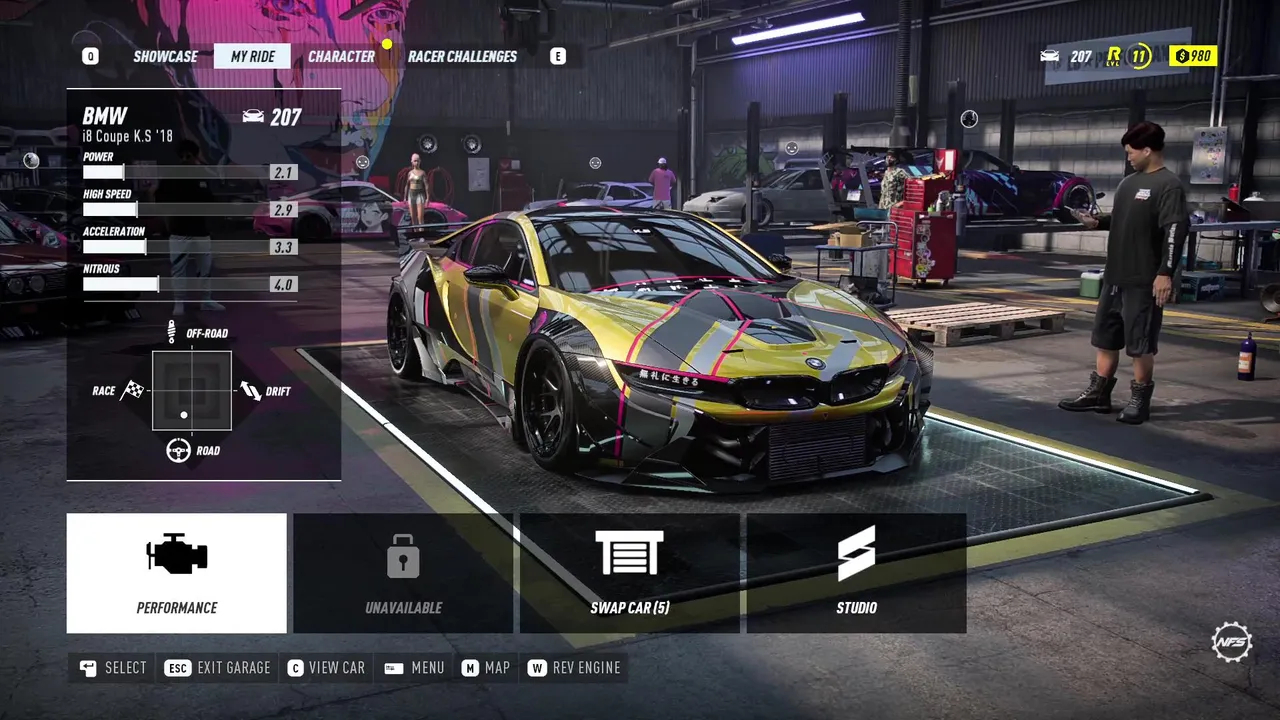This screenshot has height=720, width=1280.
Task: Switch to the Showcase tab
Action: coord(165,57)
